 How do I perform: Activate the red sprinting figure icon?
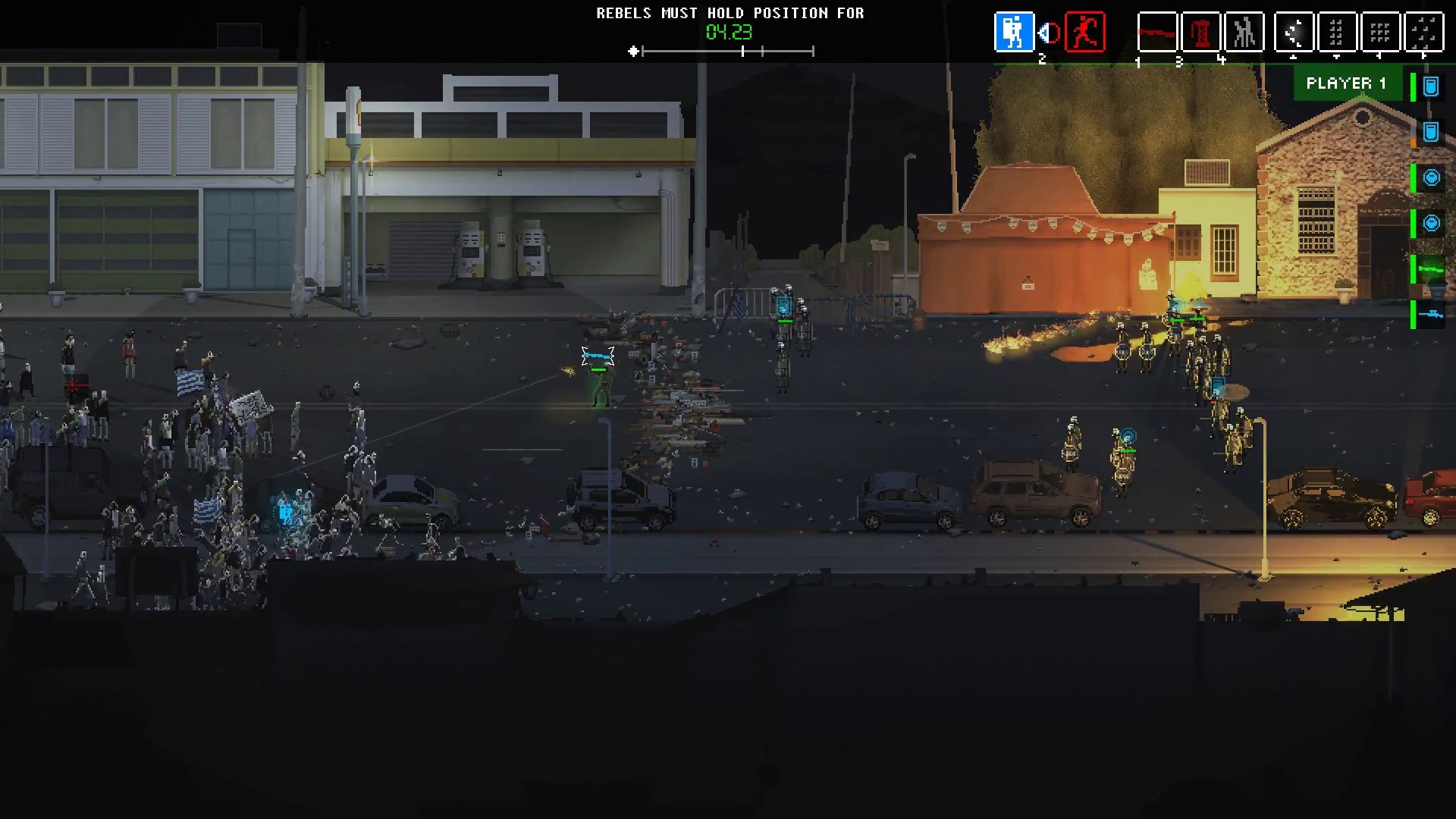(x=1084, y=33)
